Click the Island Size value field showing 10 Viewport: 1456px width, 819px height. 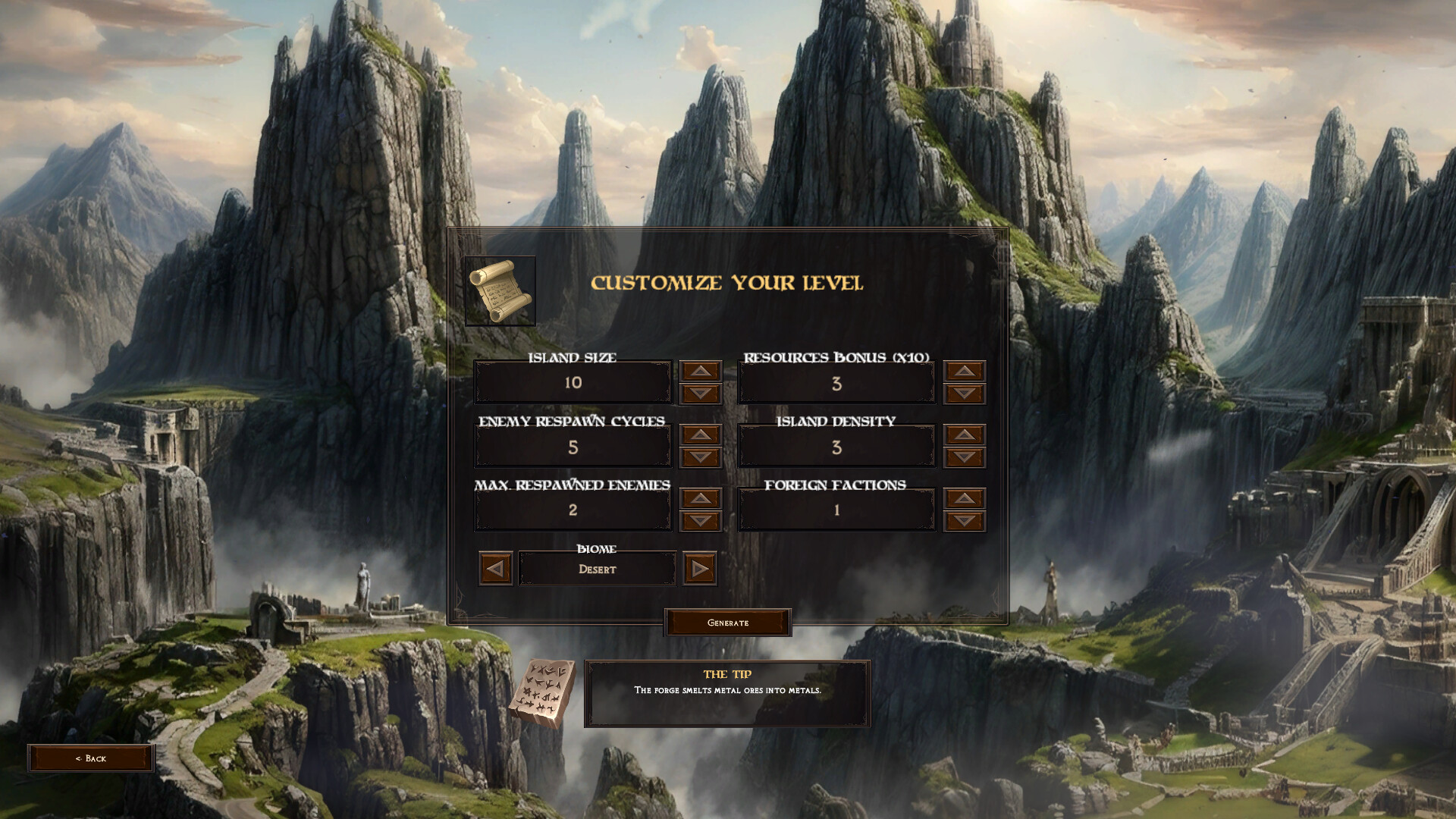[573, 381]
